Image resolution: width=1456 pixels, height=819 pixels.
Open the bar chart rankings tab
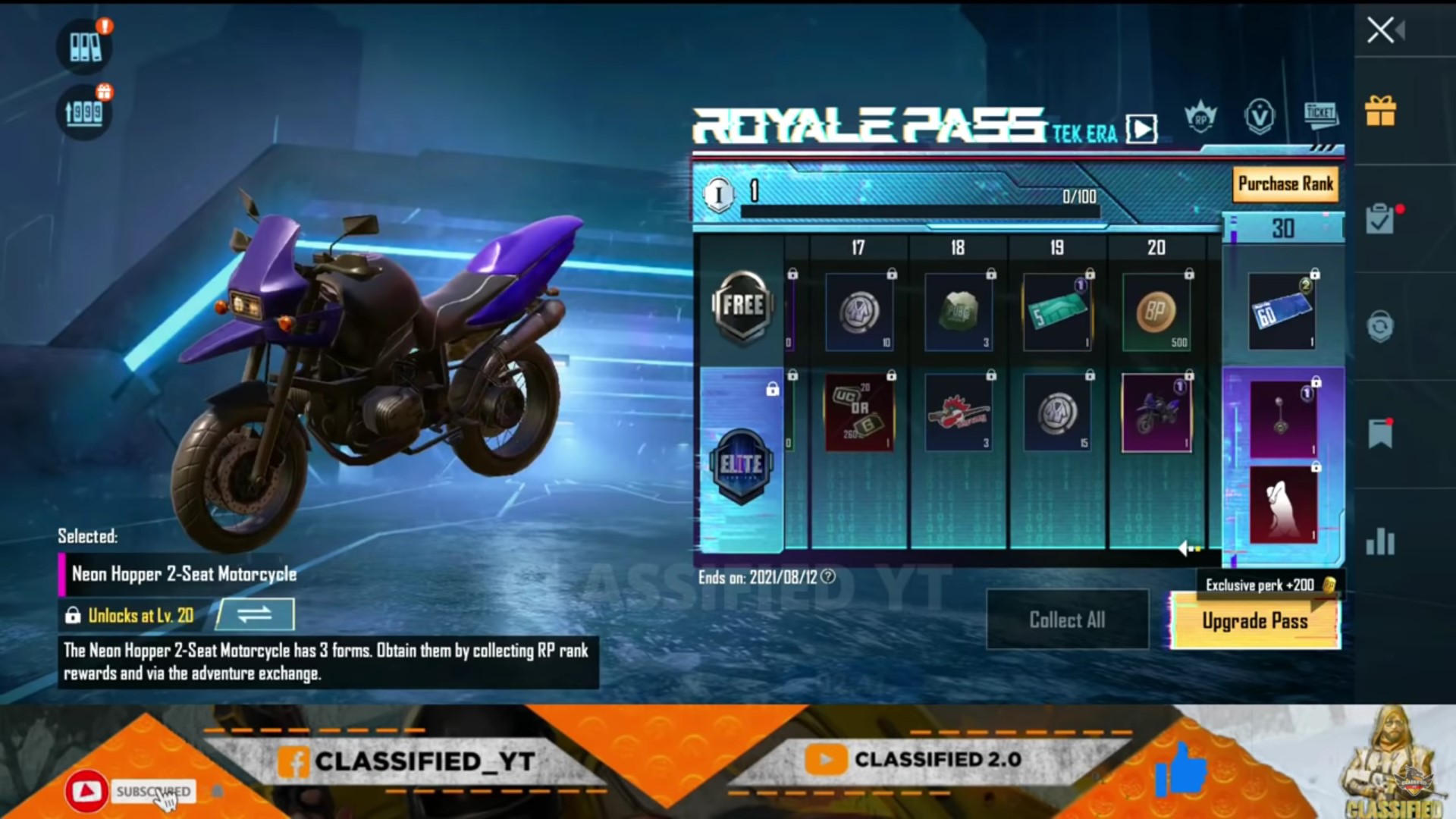click(1380, 541)
